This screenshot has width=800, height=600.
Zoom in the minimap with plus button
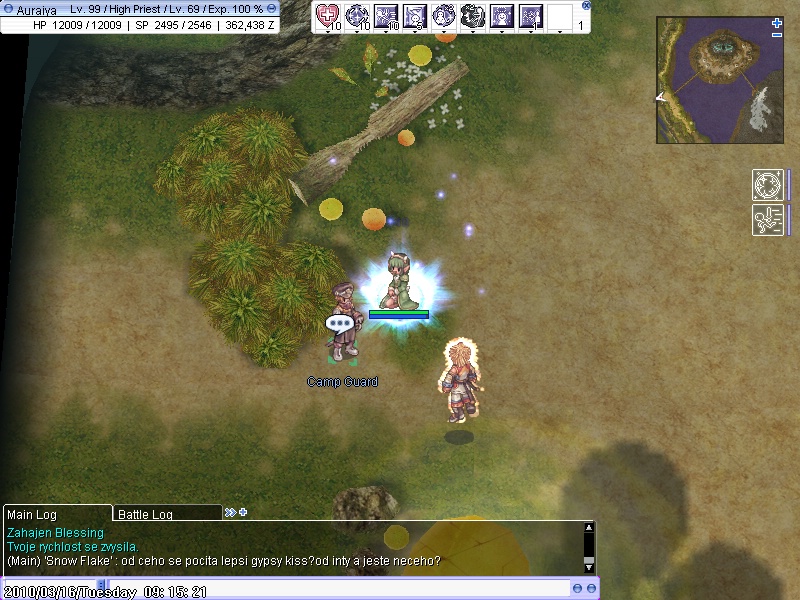(x=777, y=22)
